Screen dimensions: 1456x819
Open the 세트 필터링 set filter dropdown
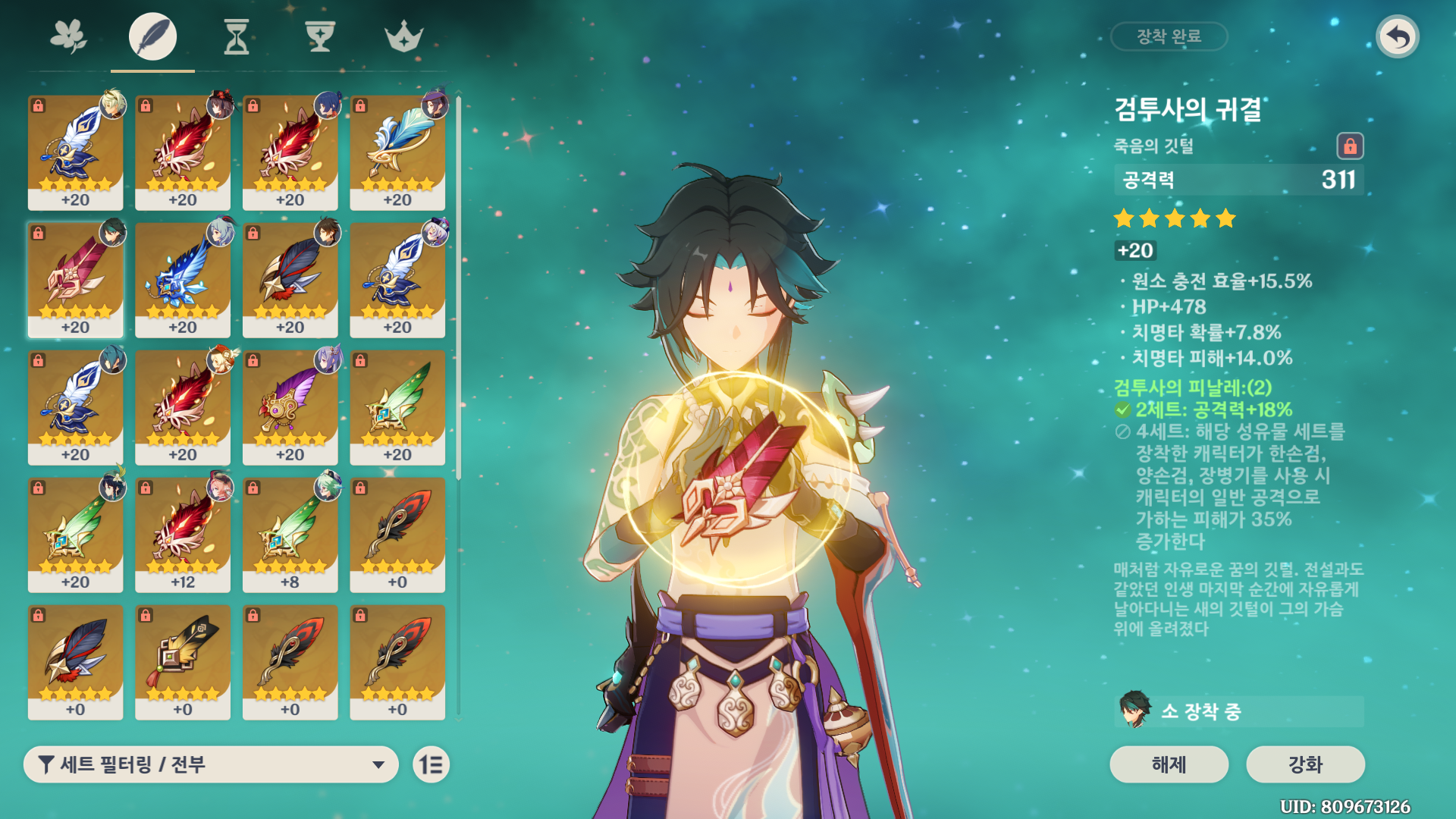(x=211, y=764)
